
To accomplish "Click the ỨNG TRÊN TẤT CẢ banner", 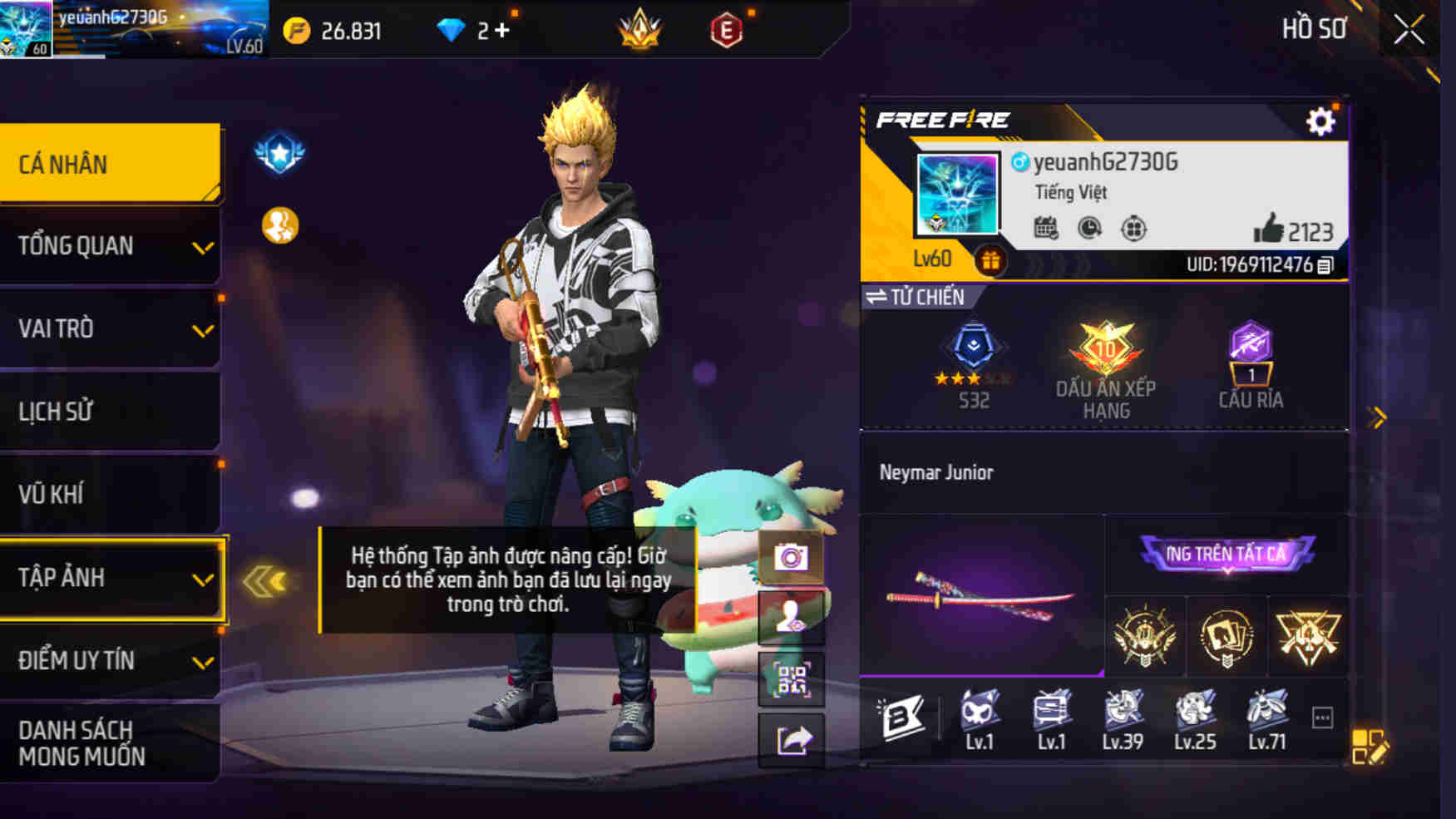I will (x=1228, y=555).
